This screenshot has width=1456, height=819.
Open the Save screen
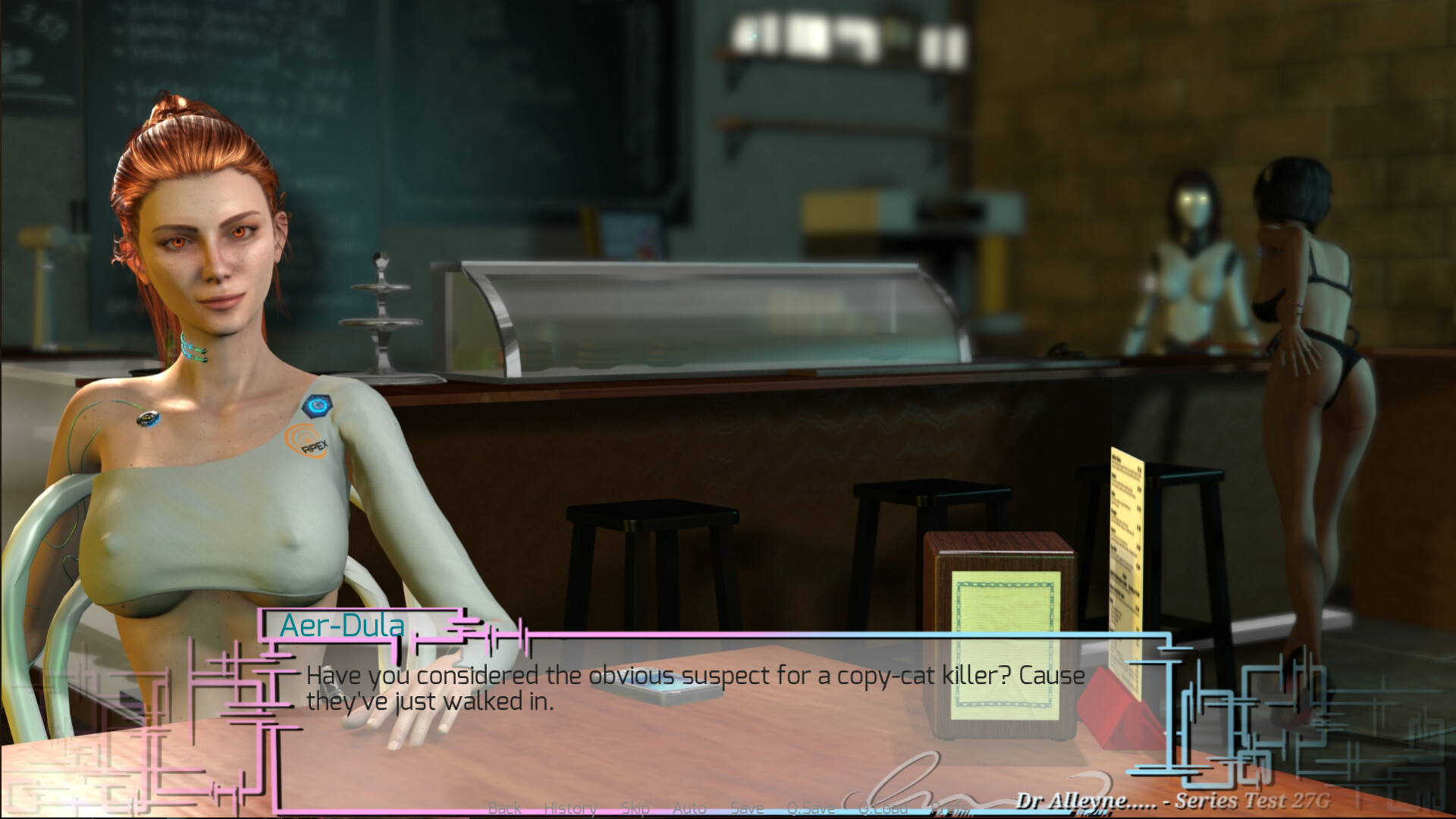[747, 808]
